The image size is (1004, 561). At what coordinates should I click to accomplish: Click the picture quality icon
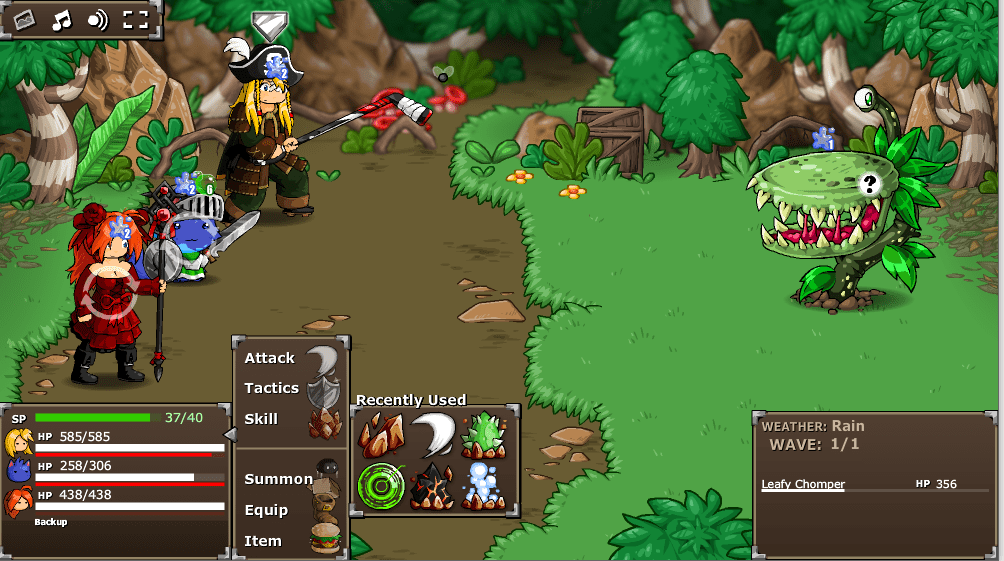pyautogui.click(x=24, y=19)
